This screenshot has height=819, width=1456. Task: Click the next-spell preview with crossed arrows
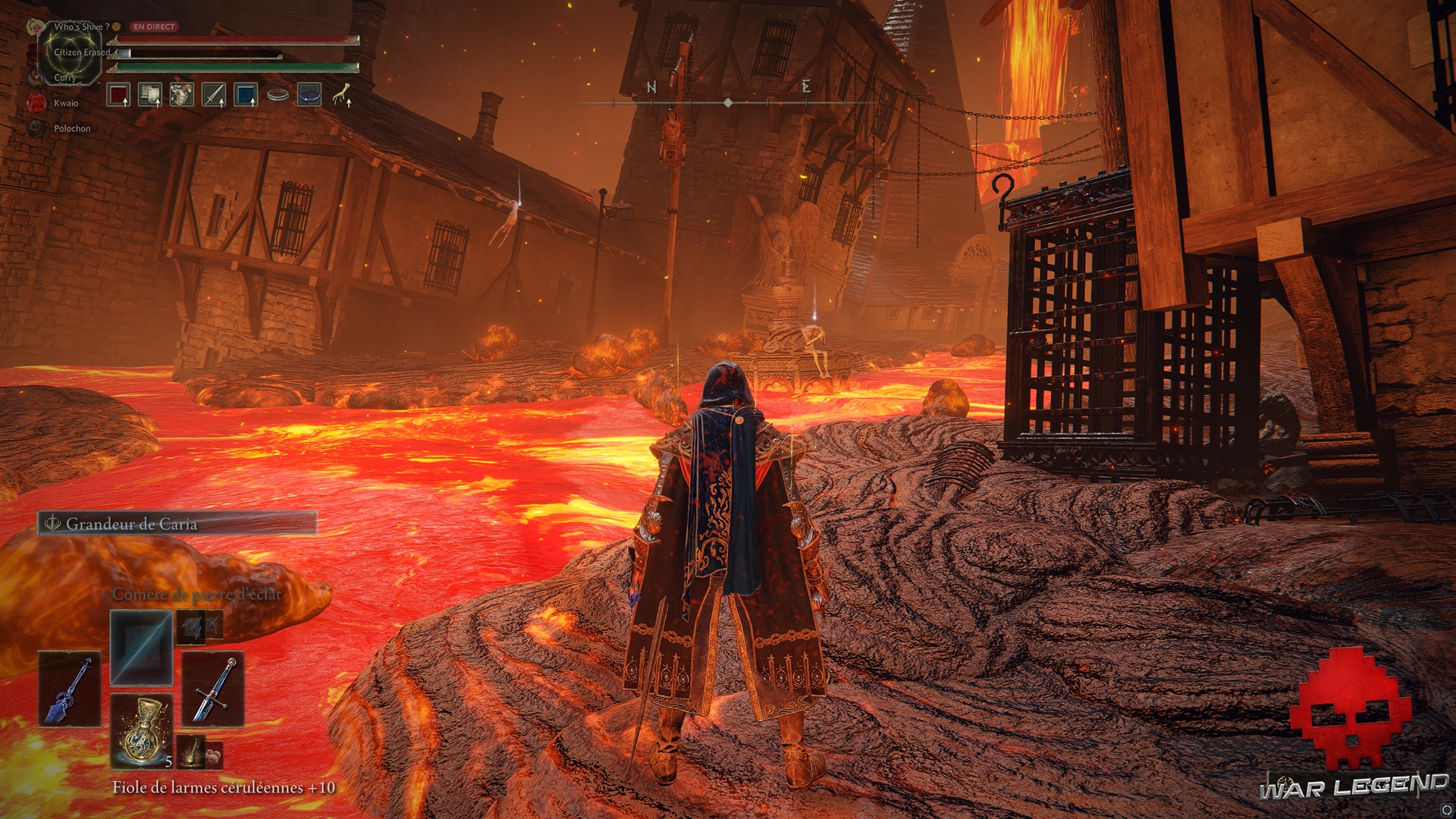[x=199, y=626]
